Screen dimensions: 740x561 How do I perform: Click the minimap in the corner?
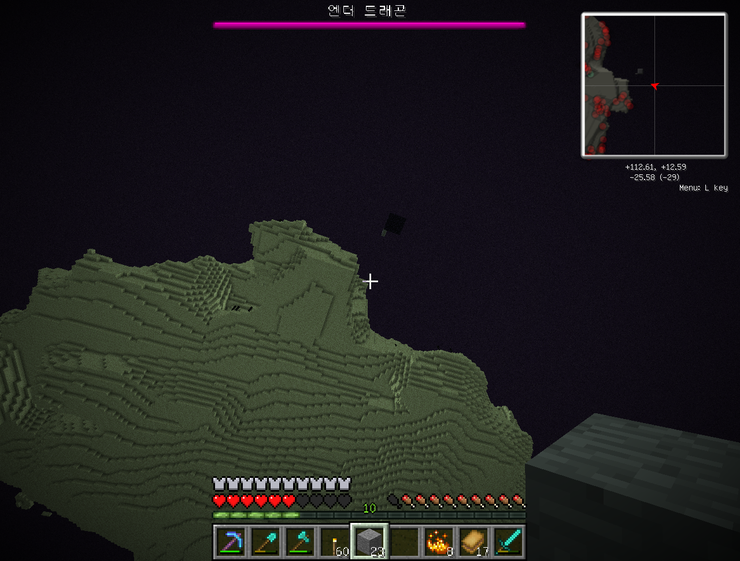654,85
